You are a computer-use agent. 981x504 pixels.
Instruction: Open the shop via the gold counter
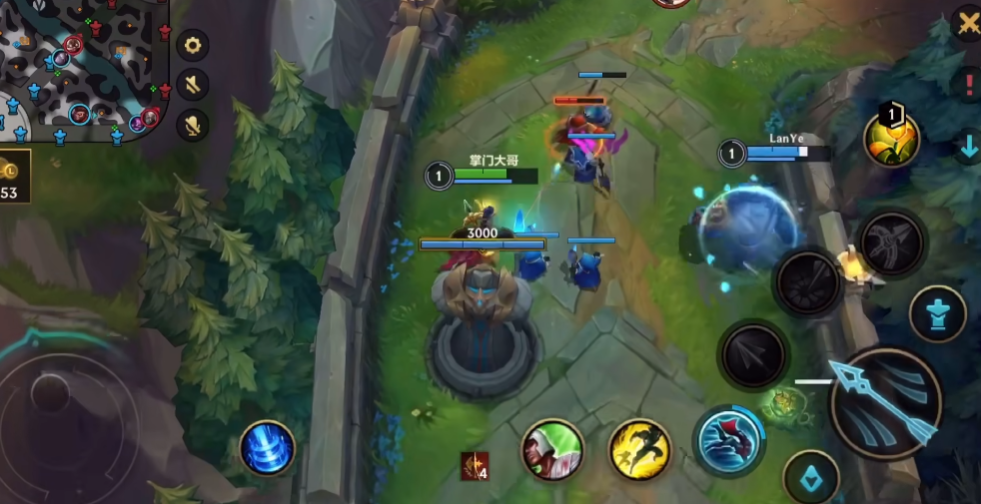click(x=14, y=177)
